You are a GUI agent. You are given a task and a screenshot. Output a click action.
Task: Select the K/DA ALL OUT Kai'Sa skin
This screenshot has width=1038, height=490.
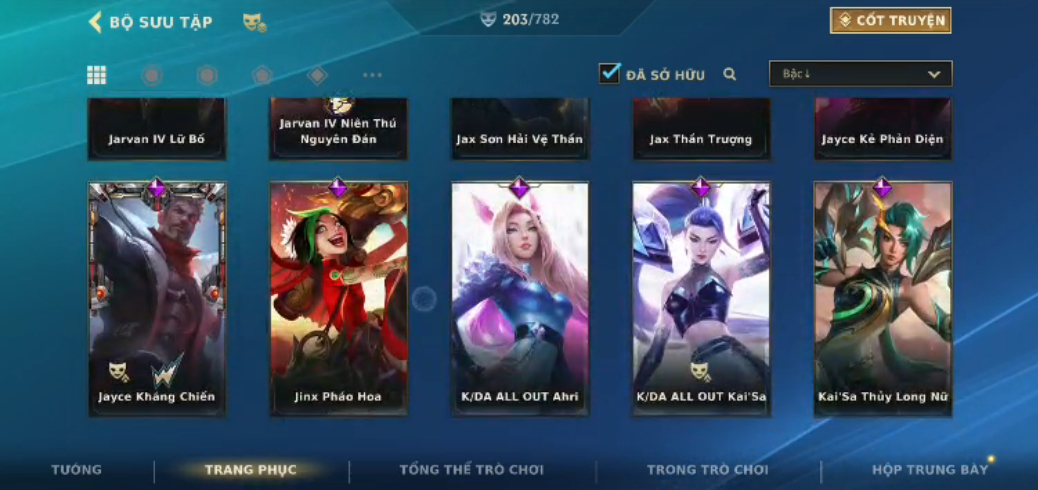coord(701,298)
